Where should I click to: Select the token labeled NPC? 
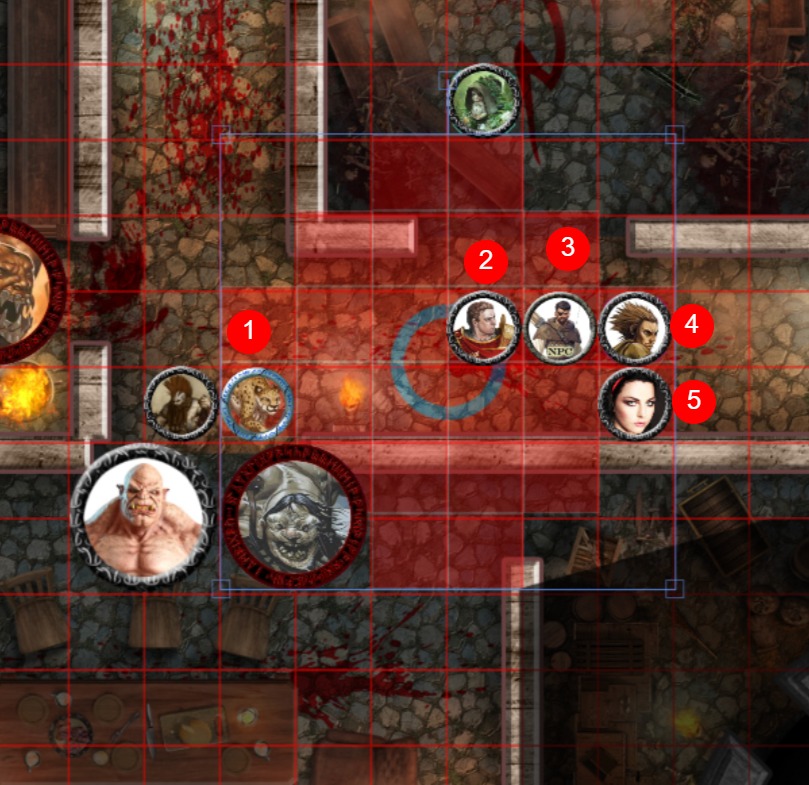click(560, 328)
